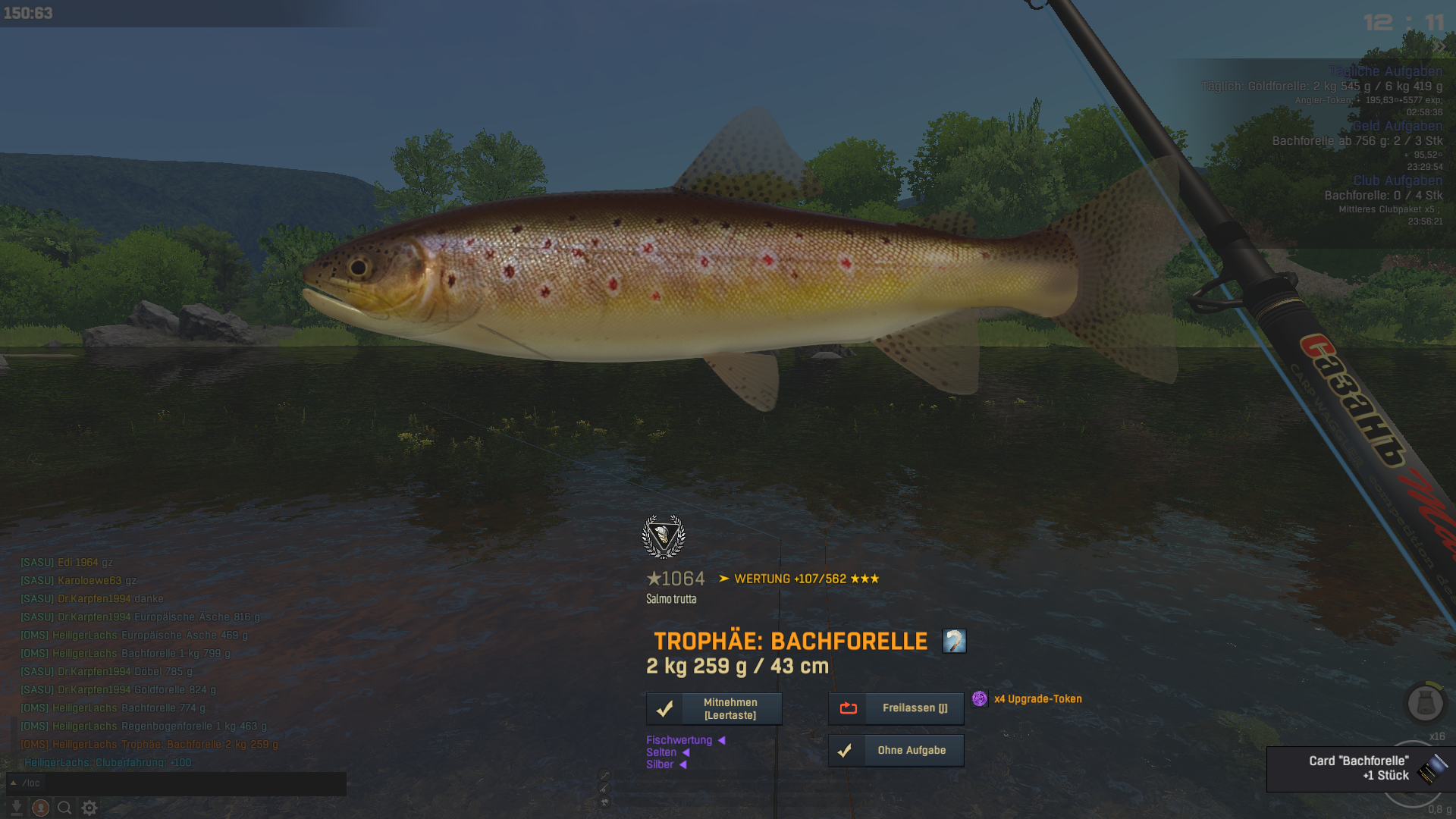This screenshot has height=819, width=1456.
Task: Click the chat download arrow icon
Action: 16,808
